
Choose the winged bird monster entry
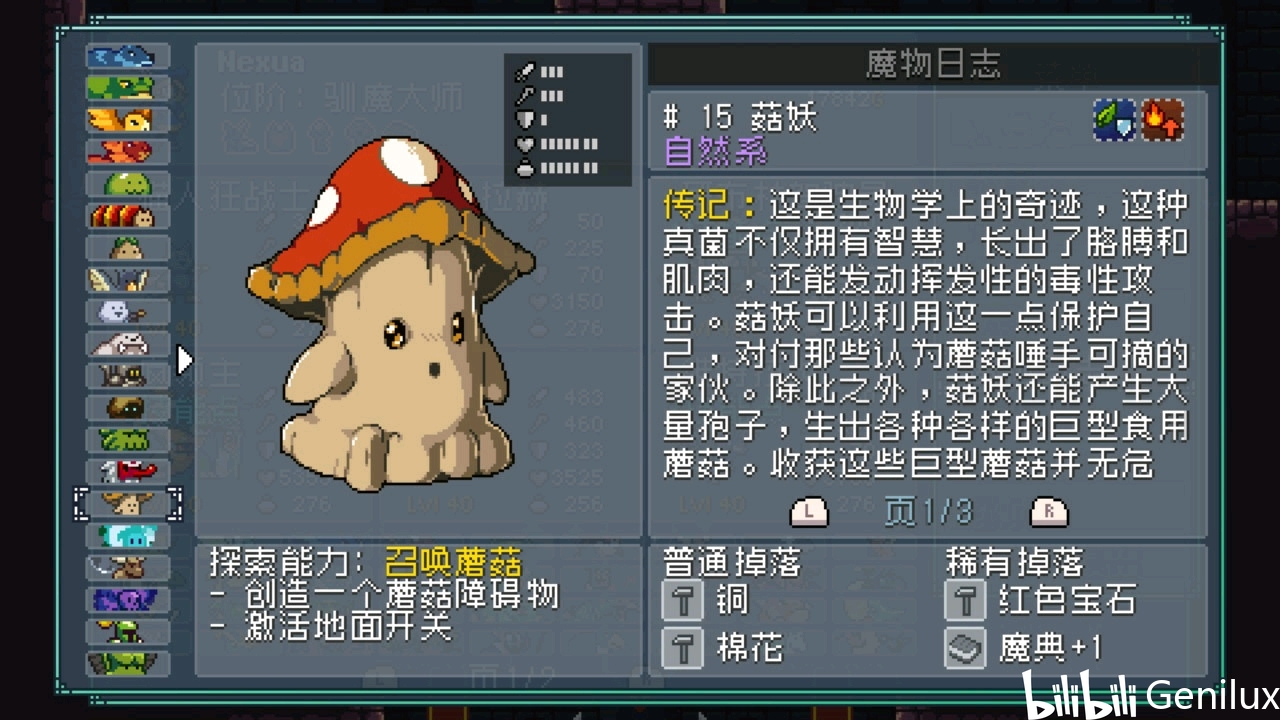click(x=127, y=280)
